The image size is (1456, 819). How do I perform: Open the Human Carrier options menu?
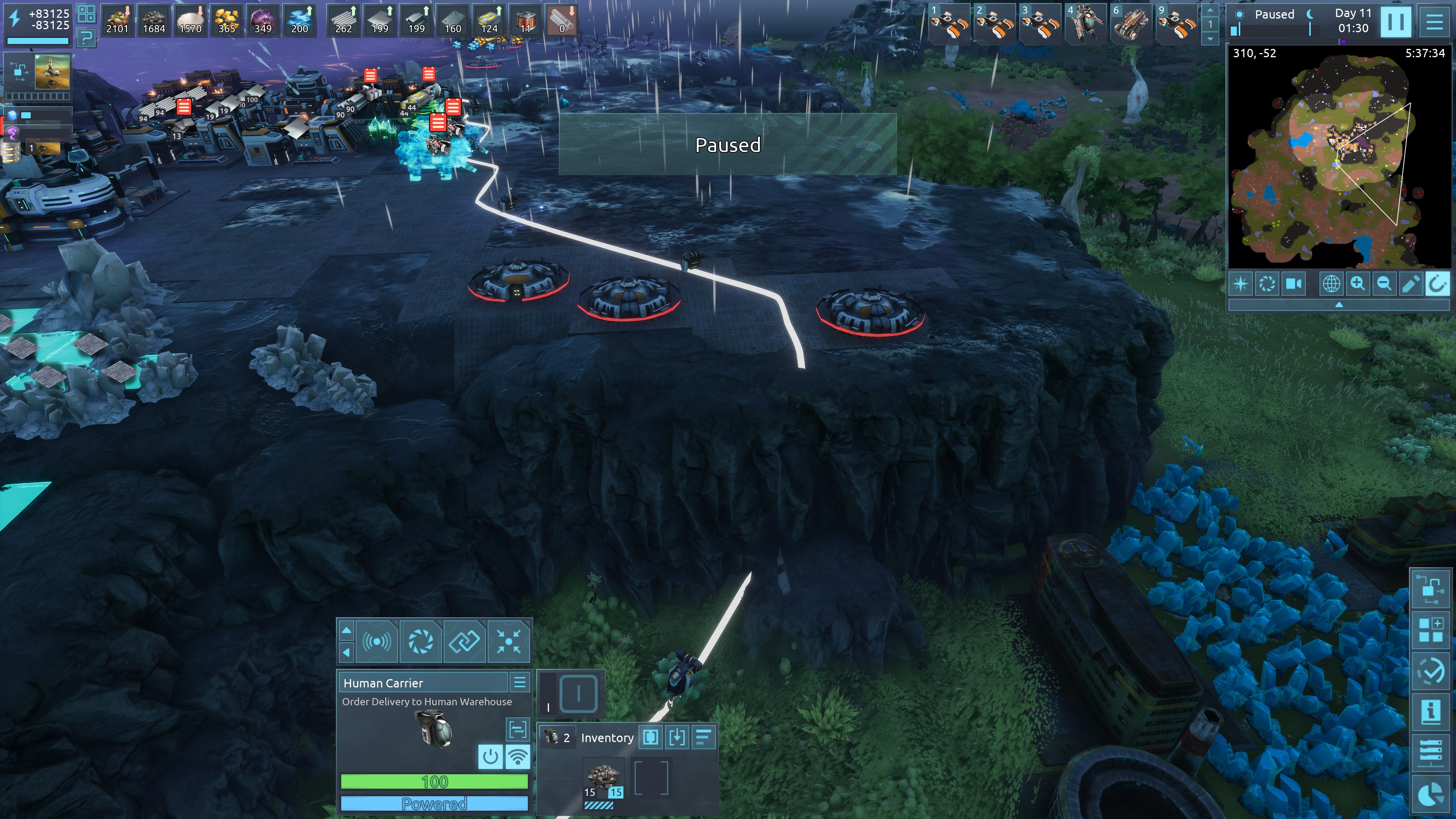point(519,682)
